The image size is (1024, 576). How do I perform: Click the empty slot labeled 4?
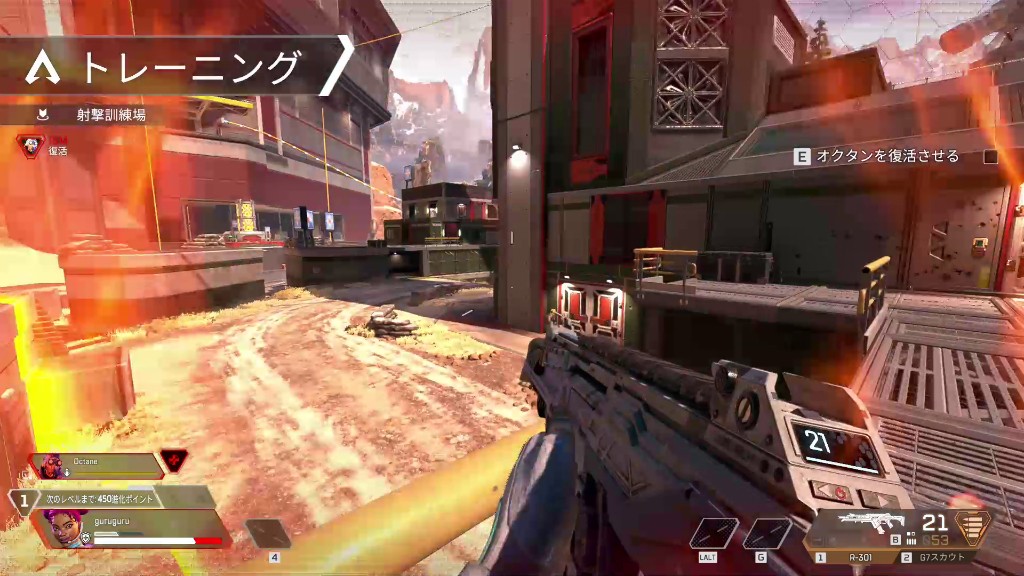pos(268,534)
